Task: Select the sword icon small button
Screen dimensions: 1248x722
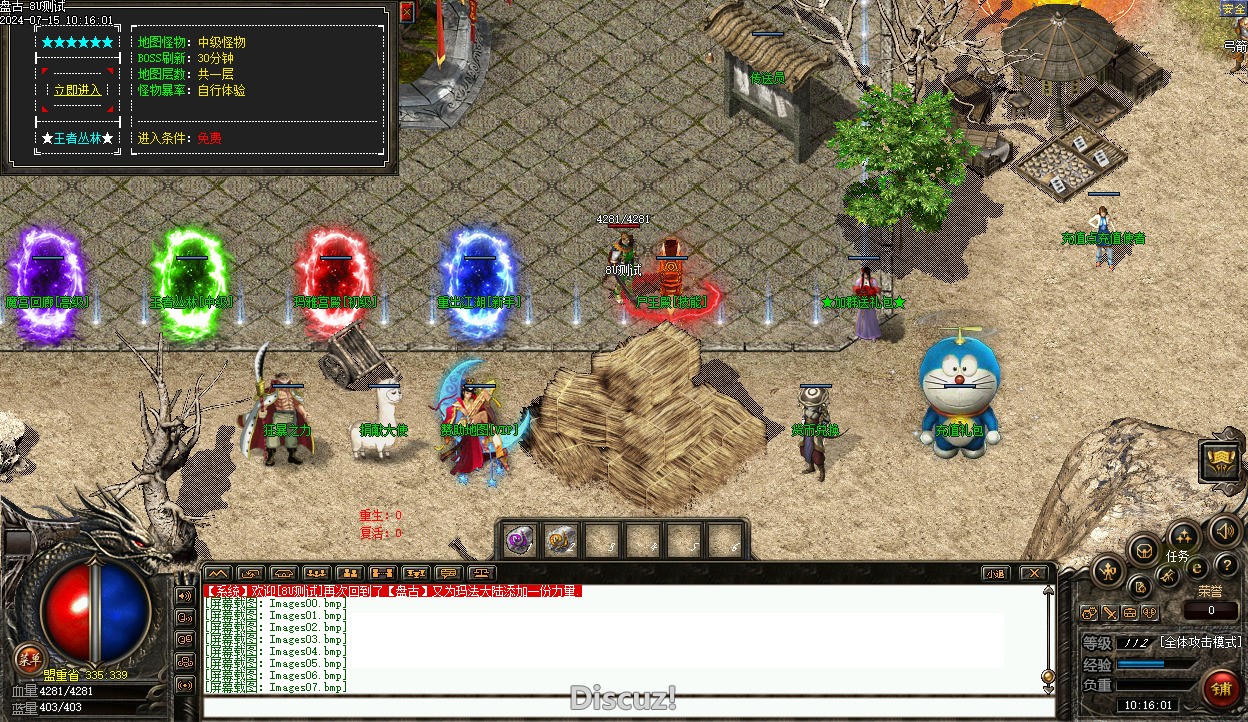Action: click(x=1110, y=613)
